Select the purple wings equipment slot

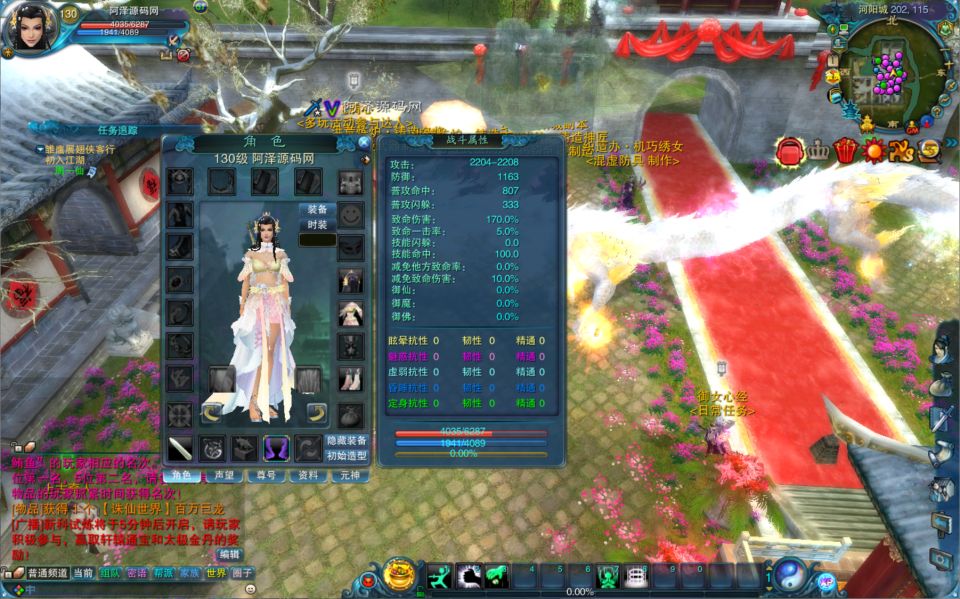pyautogui.click(x=276, y=448)
